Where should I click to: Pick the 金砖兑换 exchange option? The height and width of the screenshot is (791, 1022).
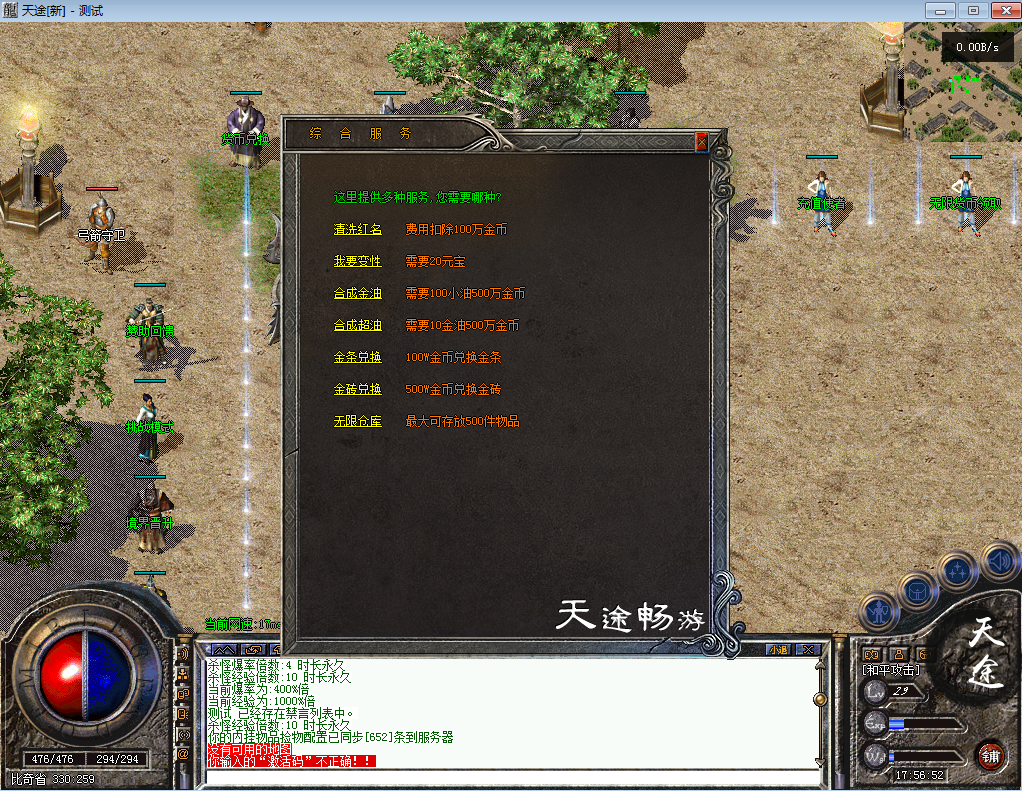tap(358, 390)
